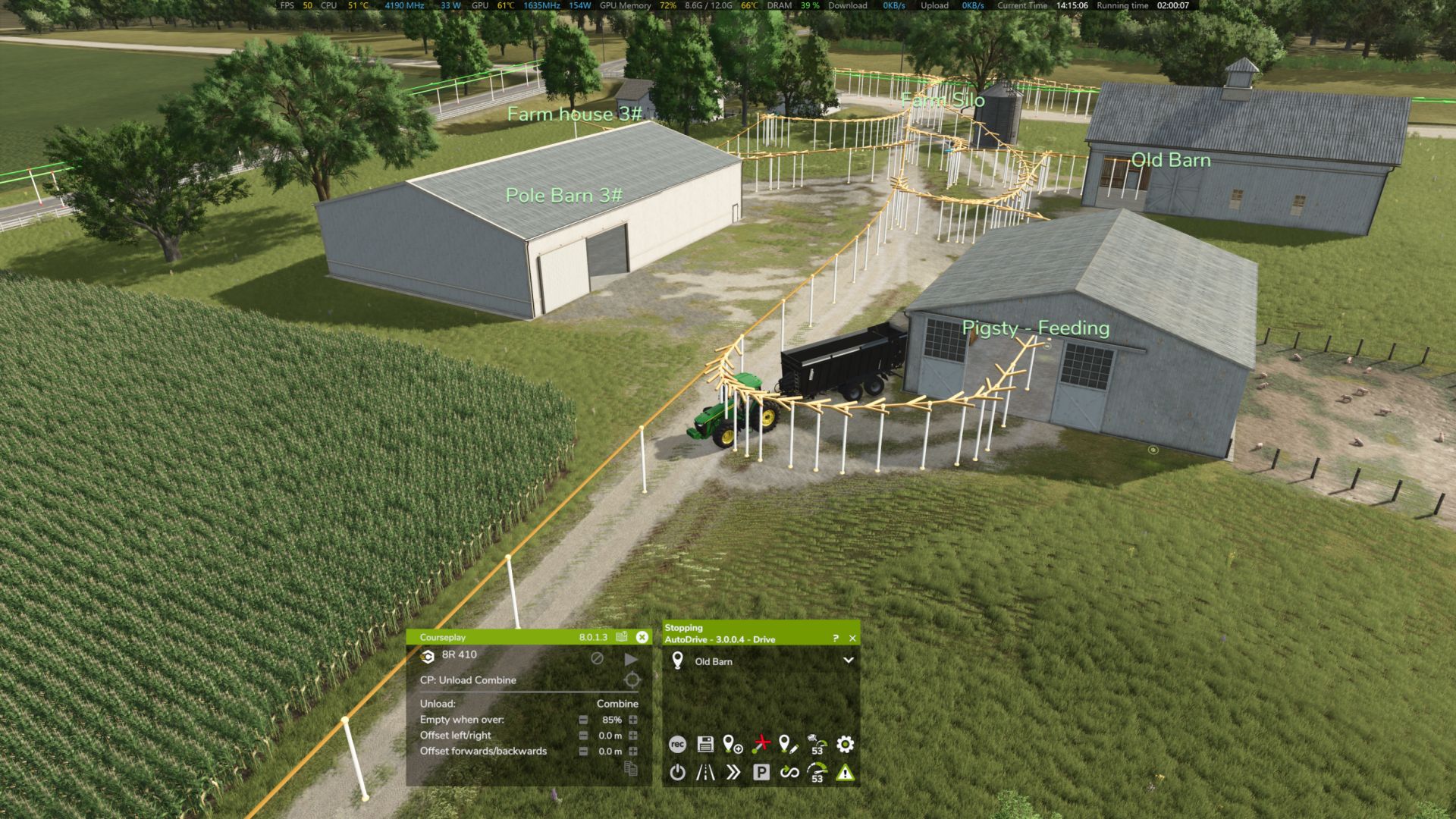Start the Courseplay job with play arrow
Image resolution: width=1456 pixels, height=819 pixels.
630,659
